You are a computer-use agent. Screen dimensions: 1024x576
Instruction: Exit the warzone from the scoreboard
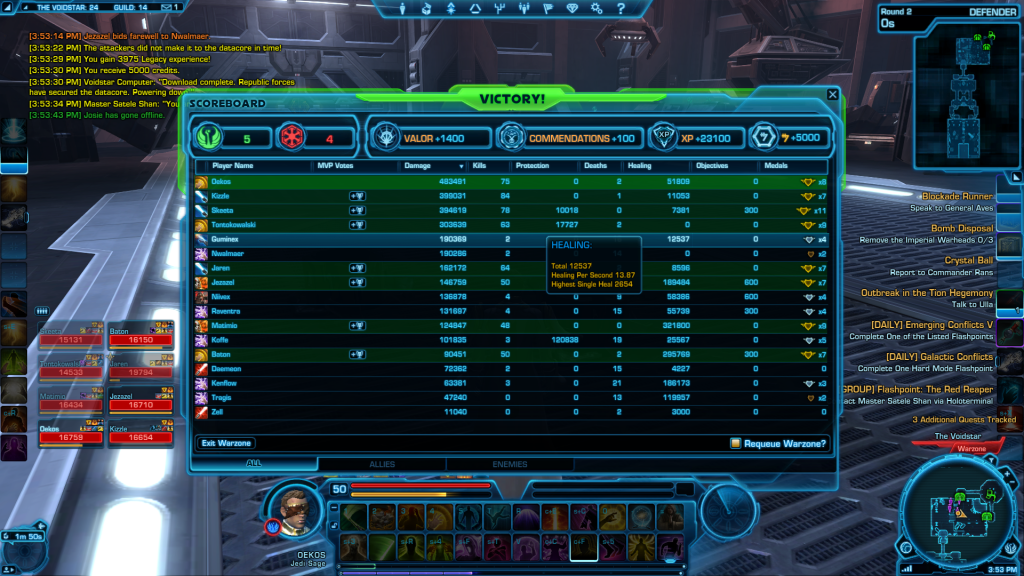pyautogui.click(x=225, y=442)
